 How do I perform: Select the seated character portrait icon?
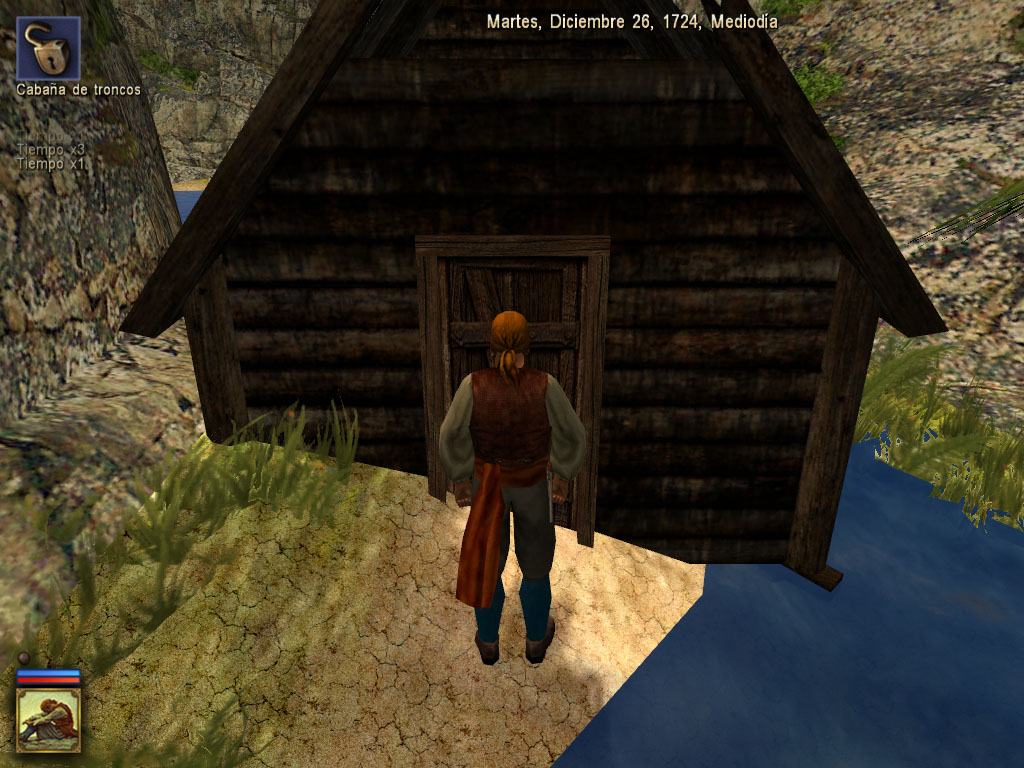point(48,719)
